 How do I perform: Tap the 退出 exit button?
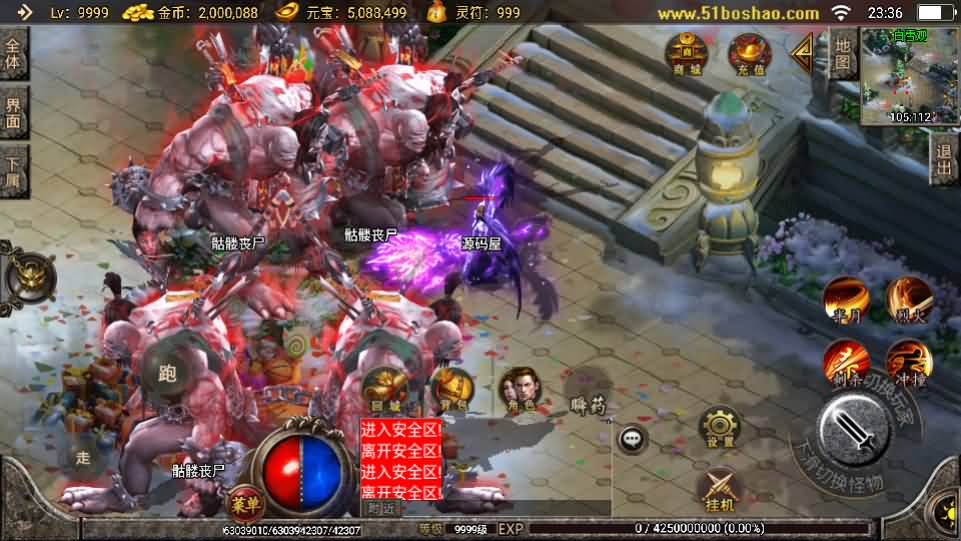click(x=943, y=160)
